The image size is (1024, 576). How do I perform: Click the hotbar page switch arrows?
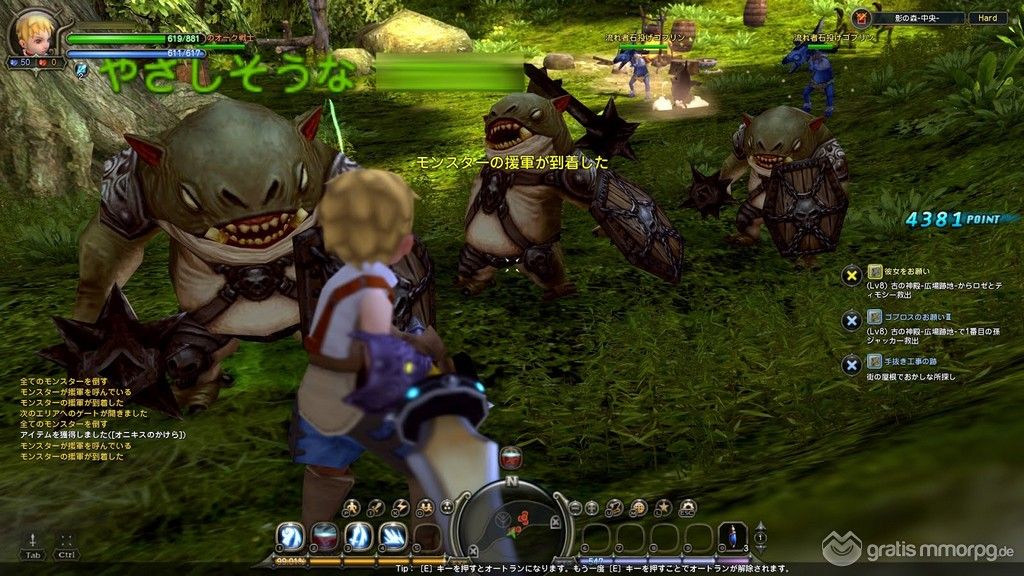tap(761, 536)
